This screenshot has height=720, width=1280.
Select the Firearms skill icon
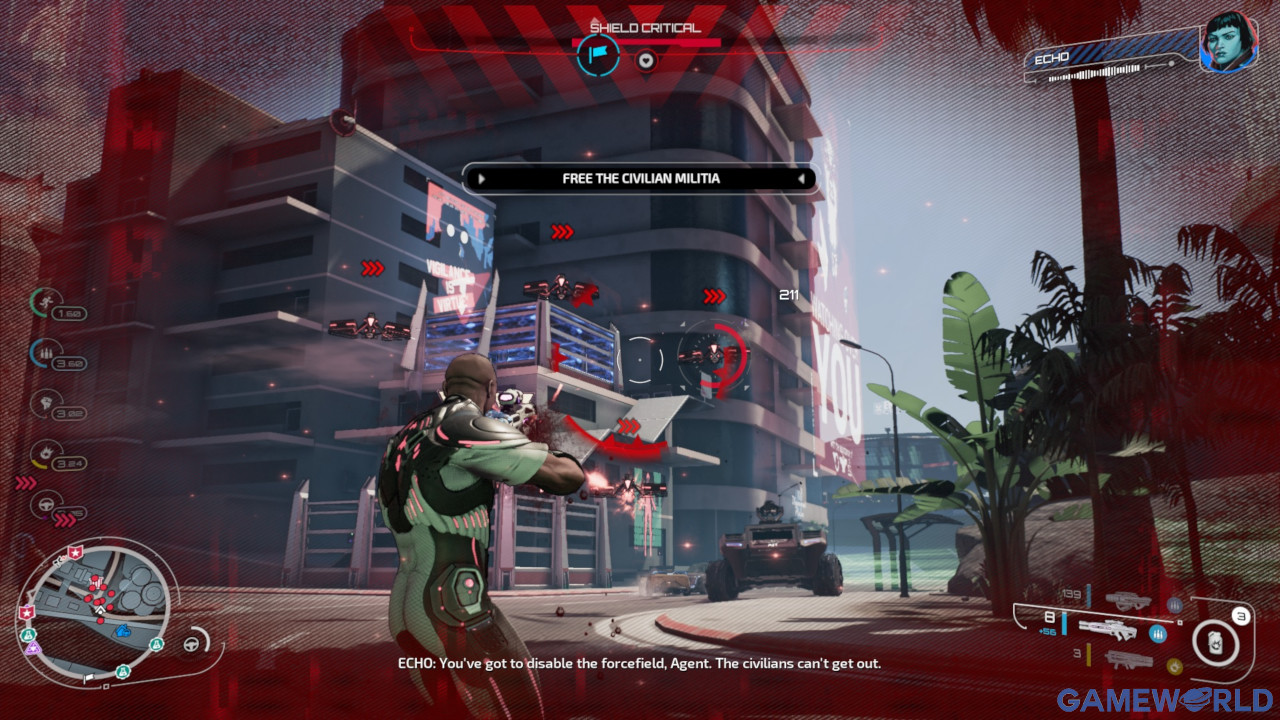coord(44,352)
